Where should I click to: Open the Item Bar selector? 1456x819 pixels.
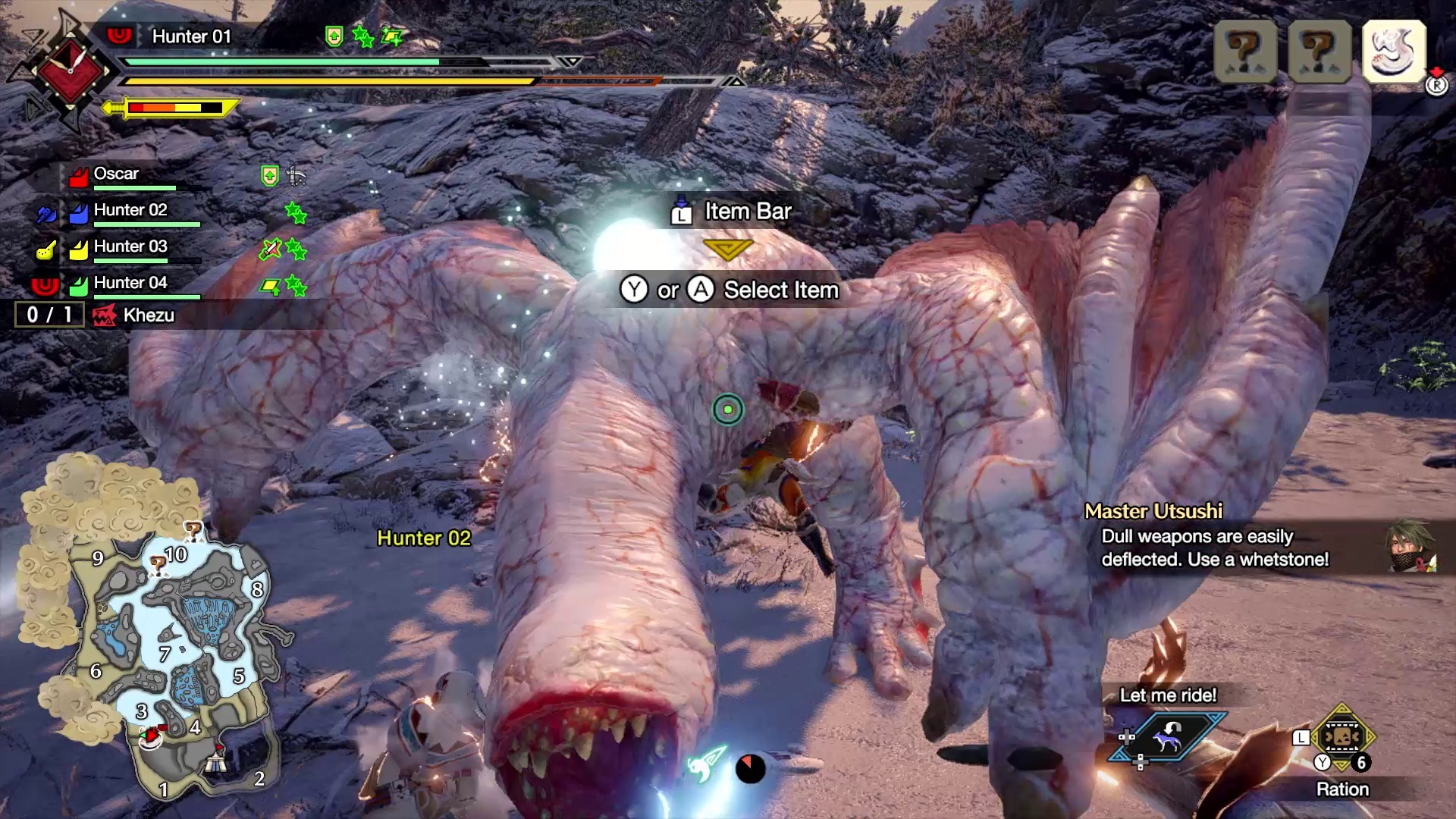731,212
